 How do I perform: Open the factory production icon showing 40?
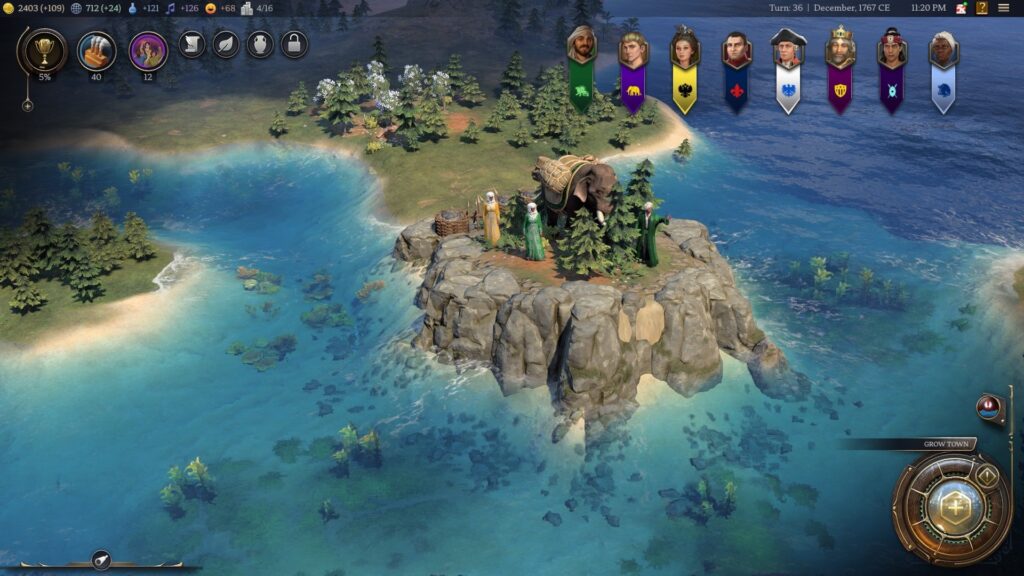97,49
